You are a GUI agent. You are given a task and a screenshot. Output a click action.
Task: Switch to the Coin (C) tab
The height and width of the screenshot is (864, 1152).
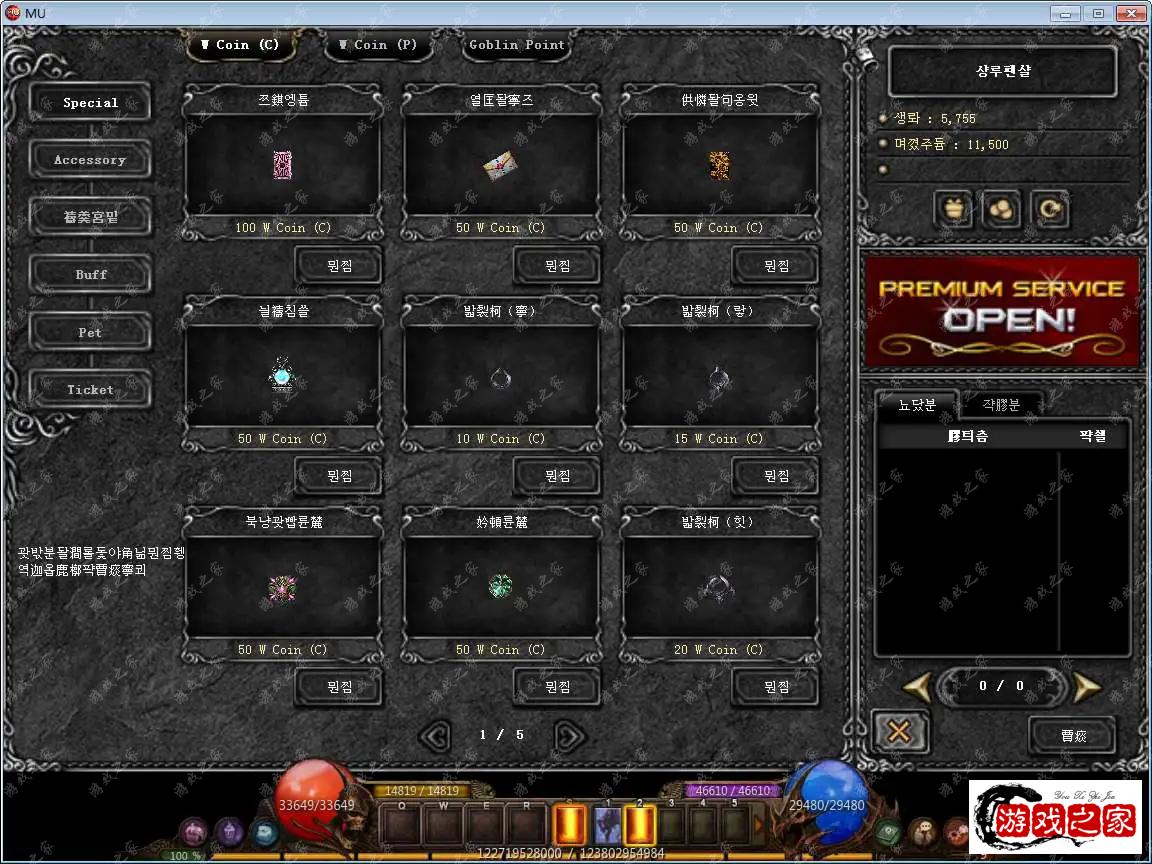(x=239, y=45)
